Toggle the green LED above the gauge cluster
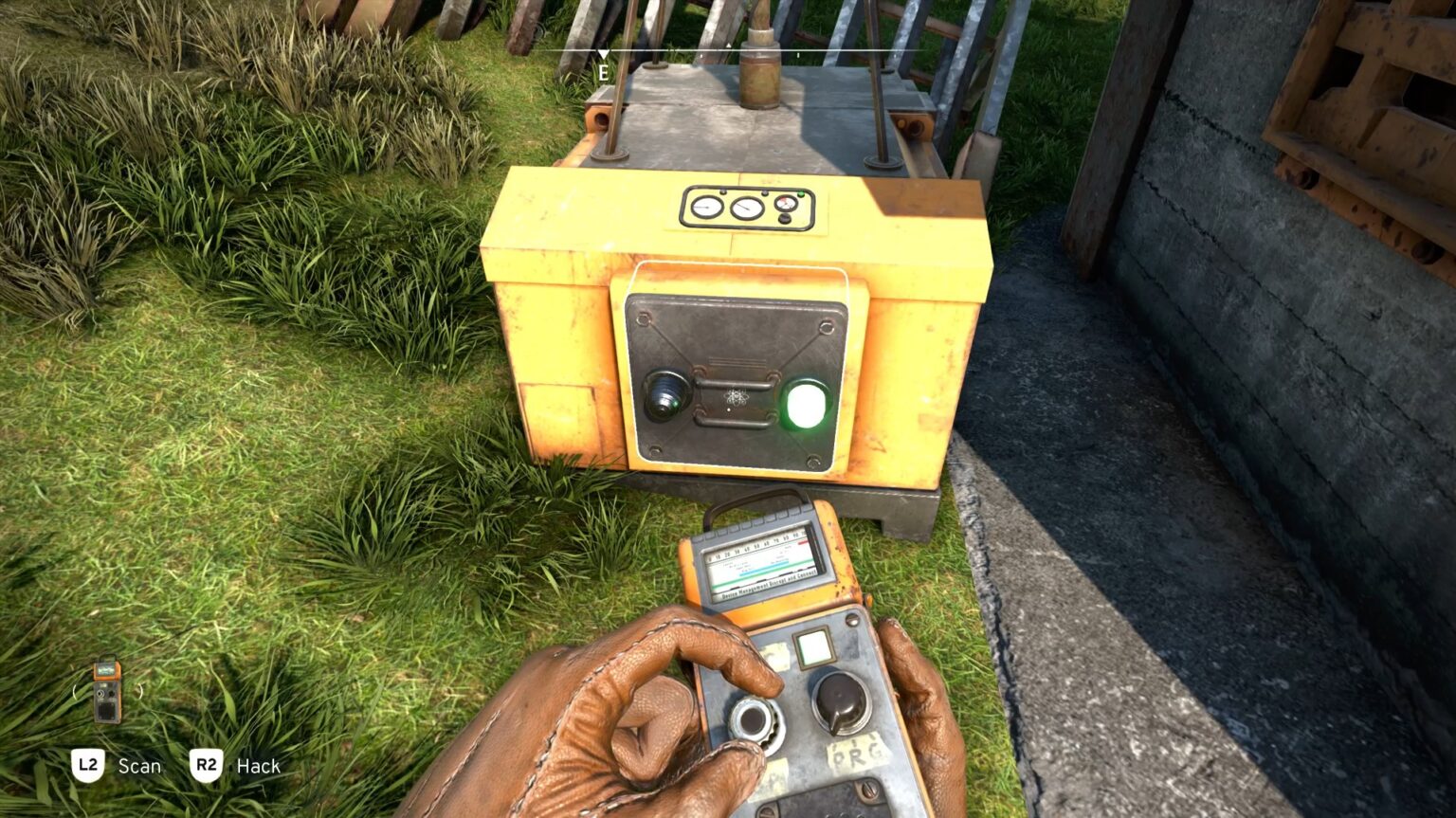The width and height of the screenshot is (1456, 818). click(801, 192)
